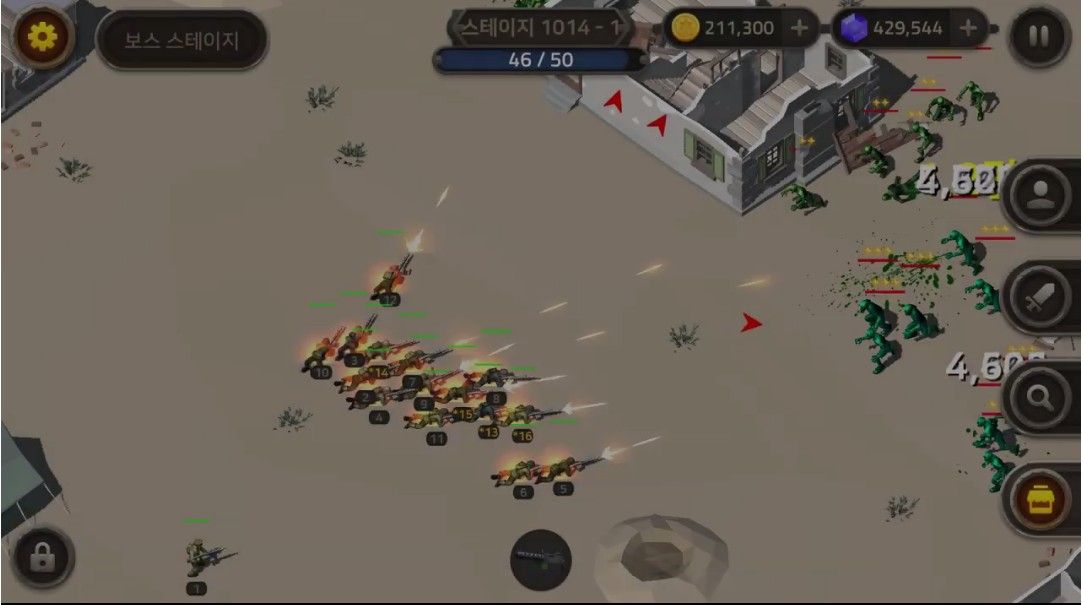Add more purple gems with plus

click(967, 28)
